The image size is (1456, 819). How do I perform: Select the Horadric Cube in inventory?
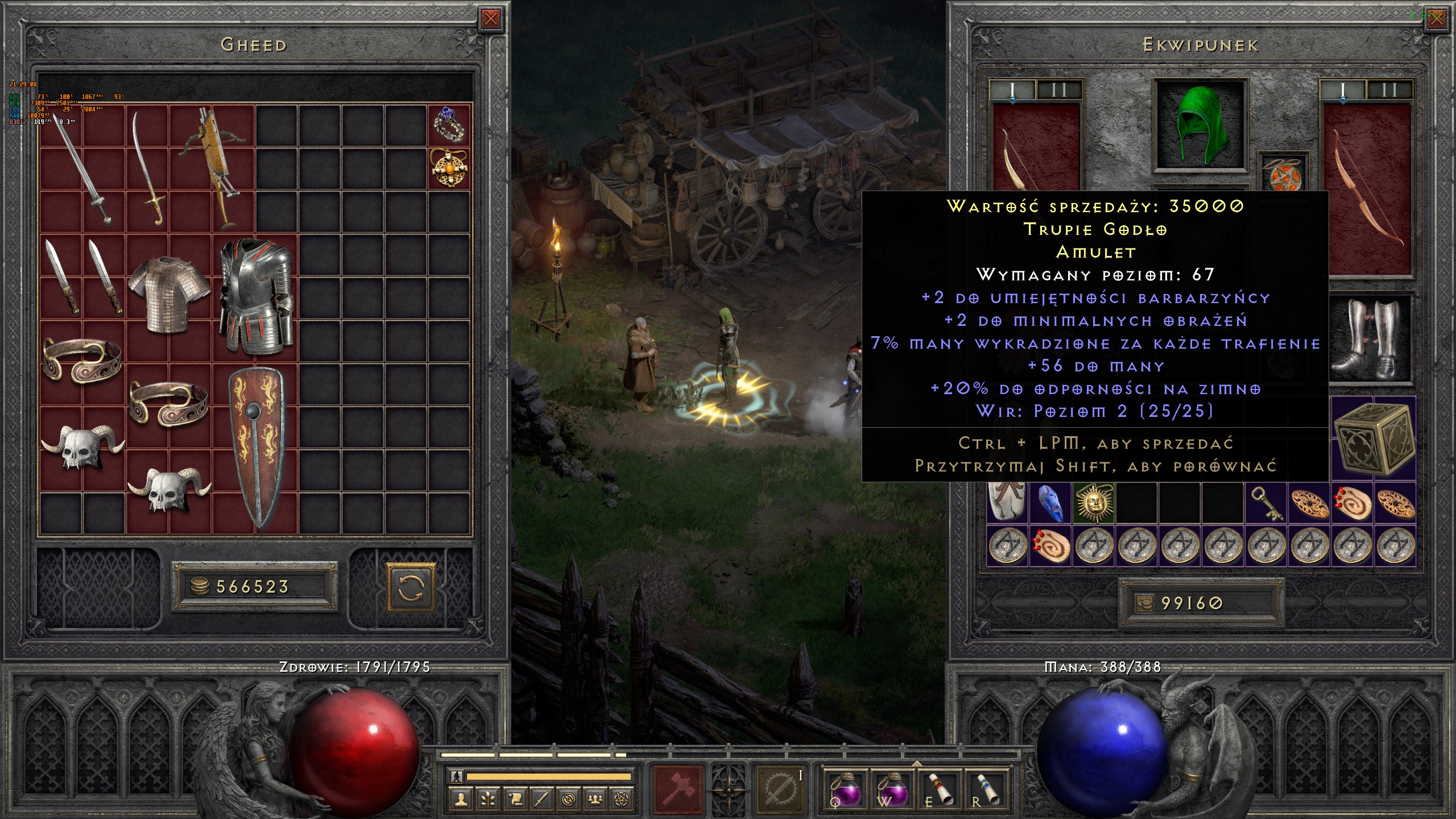click(x=1374, y=438)
